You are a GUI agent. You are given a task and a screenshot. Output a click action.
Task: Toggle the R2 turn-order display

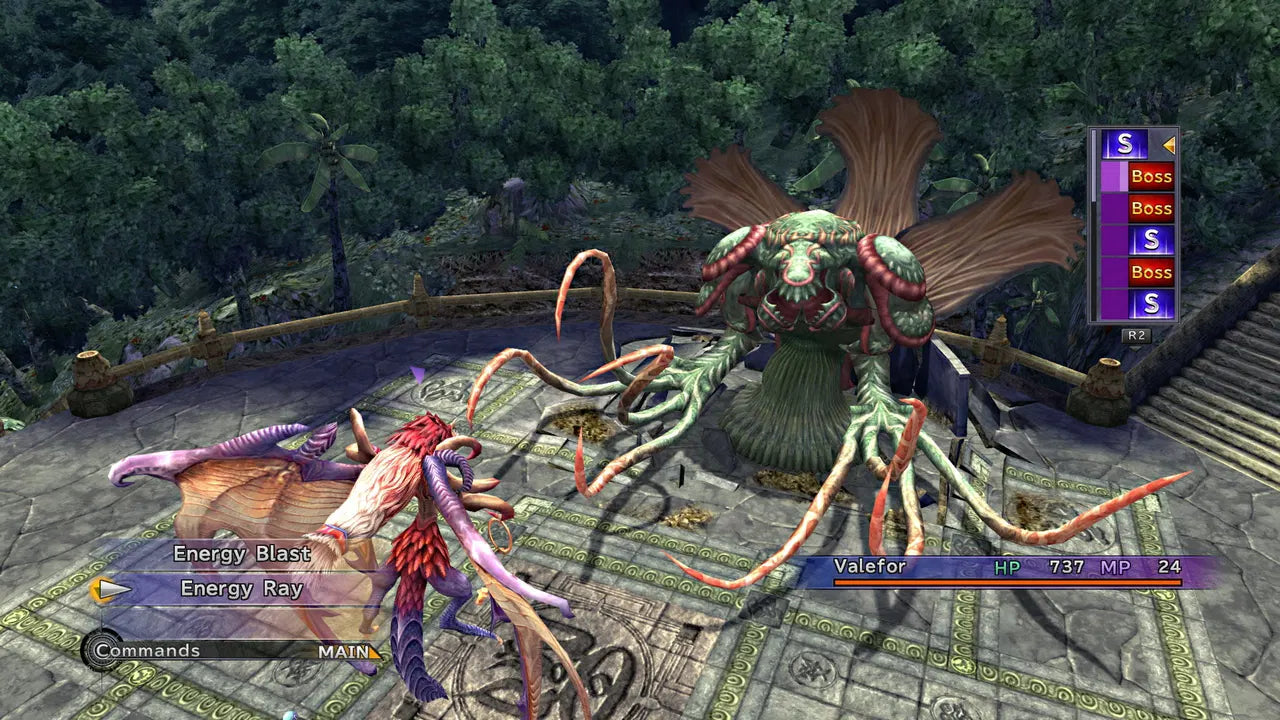tap(1137, 333)
